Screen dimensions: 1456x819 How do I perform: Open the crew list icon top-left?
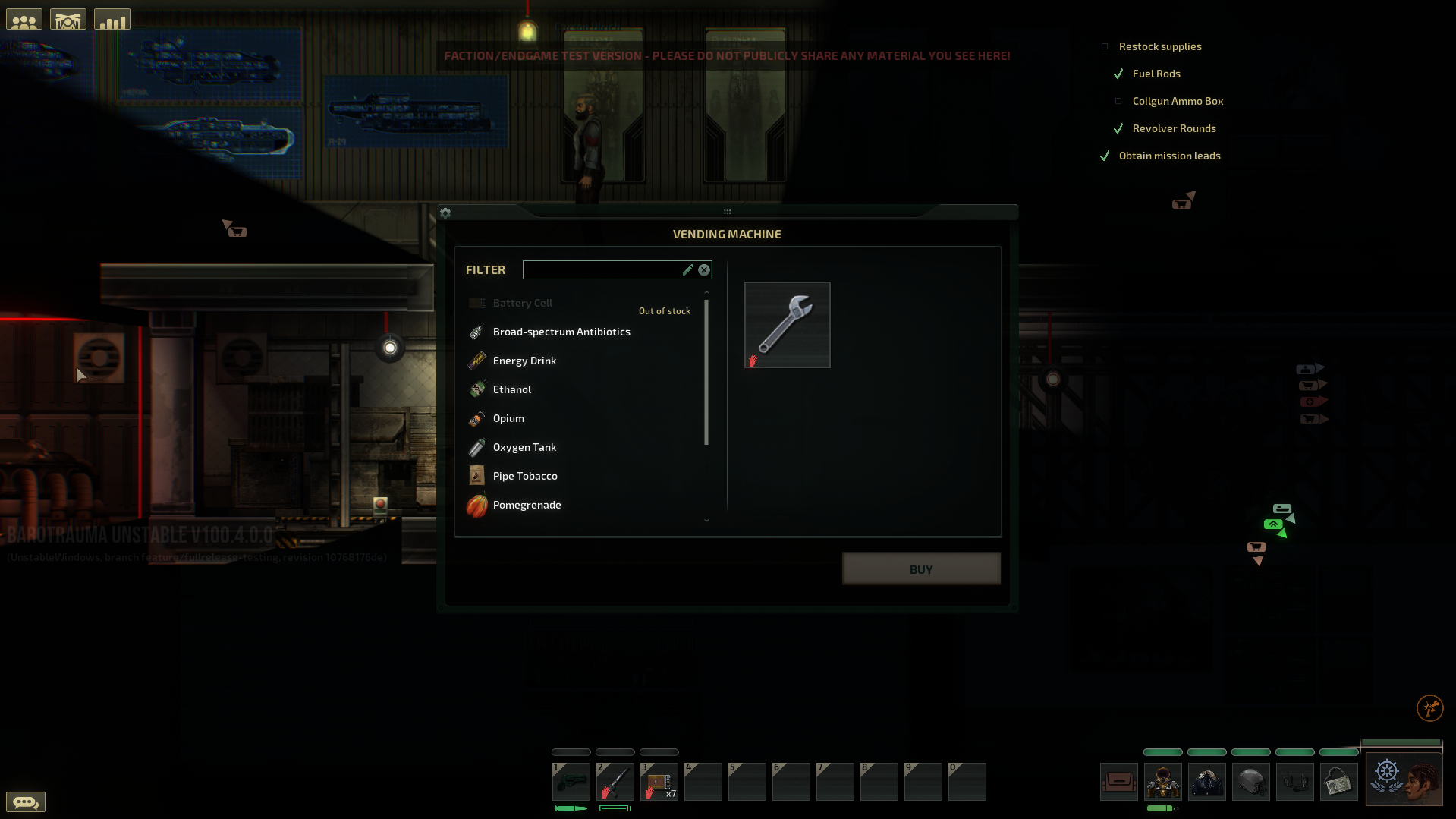pyautogui.click(x=24, y=18)
